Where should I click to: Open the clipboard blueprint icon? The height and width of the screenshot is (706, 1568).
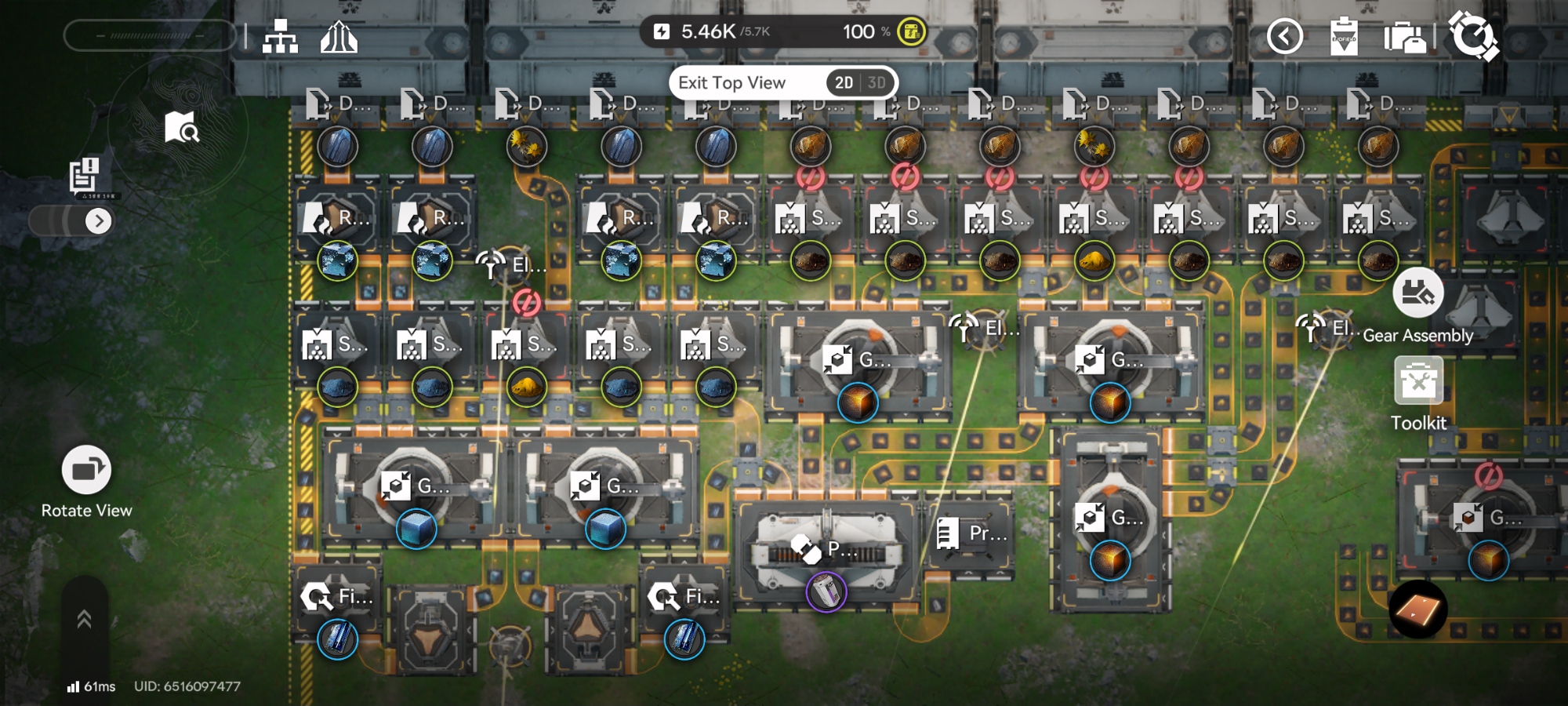[x=1344, y=36]
